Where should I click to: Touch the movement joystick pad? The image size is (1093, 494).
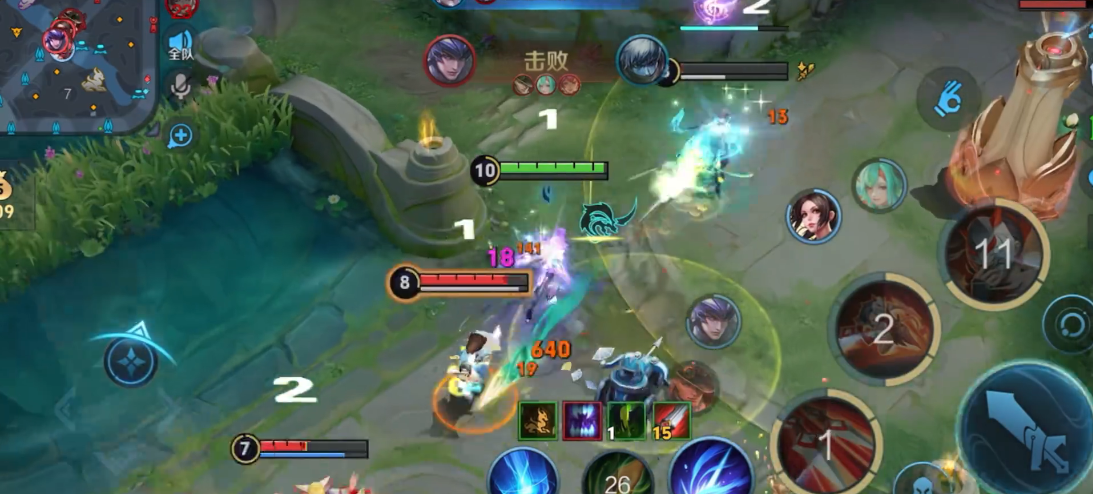tap(131, 360)
